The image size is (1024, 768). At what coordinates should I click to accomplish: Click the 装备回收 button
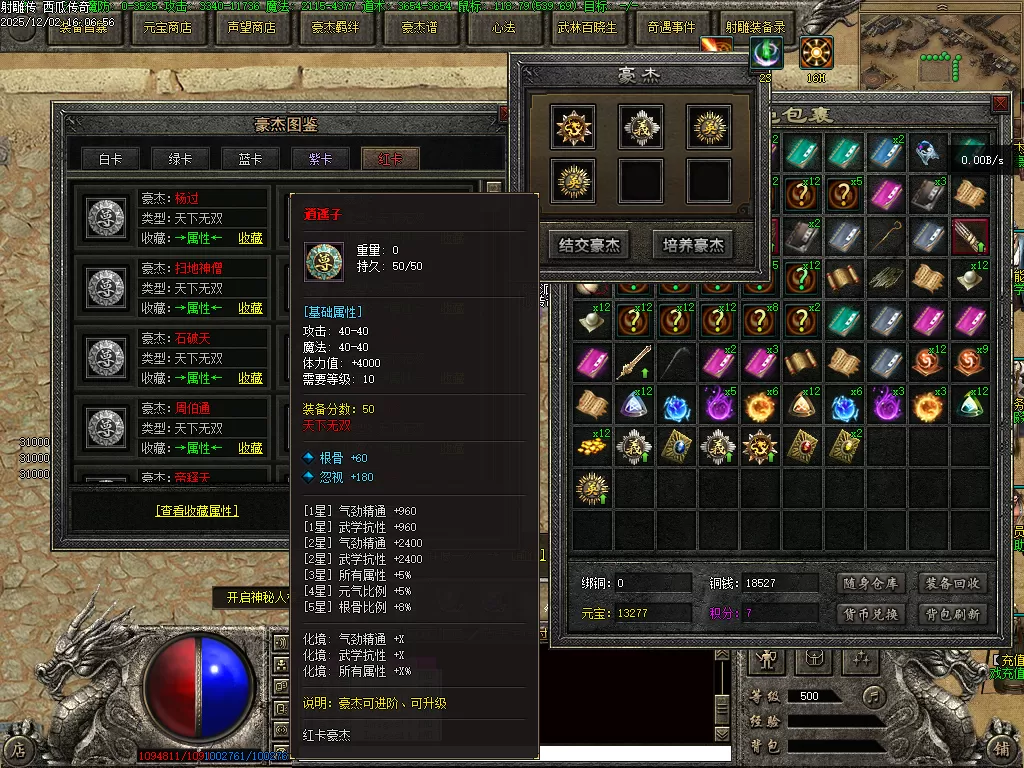tap(952, 583)
